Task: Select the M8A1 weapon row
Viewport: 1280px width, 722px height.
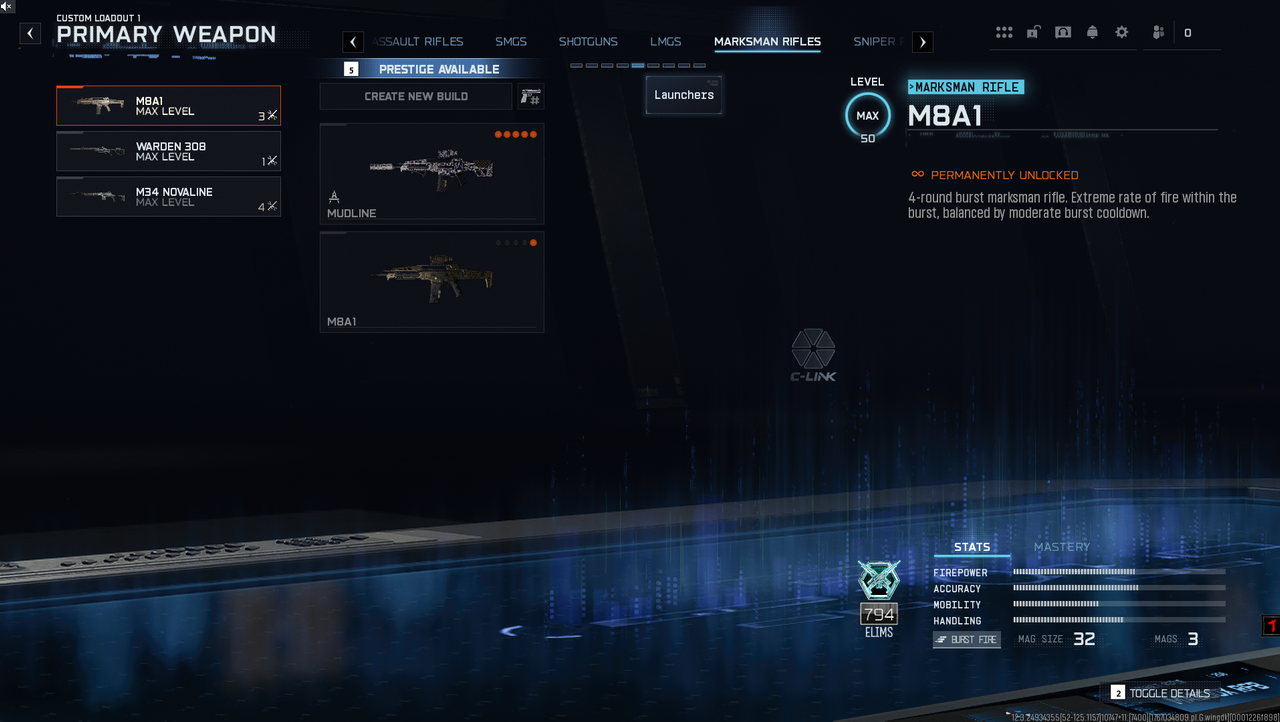Action: (168, 106)
